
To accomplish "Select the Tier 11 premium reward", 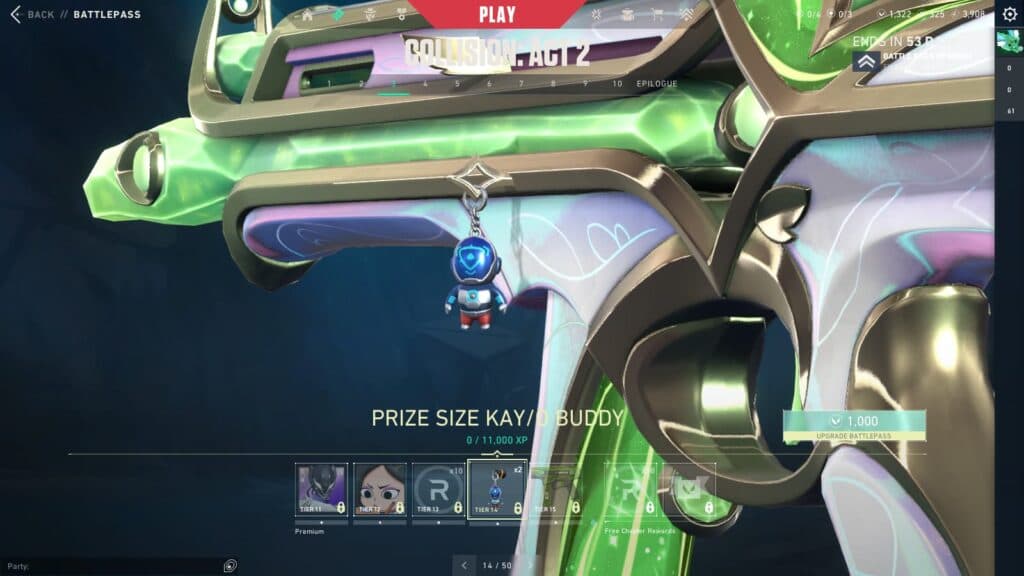I will [321, 489].
